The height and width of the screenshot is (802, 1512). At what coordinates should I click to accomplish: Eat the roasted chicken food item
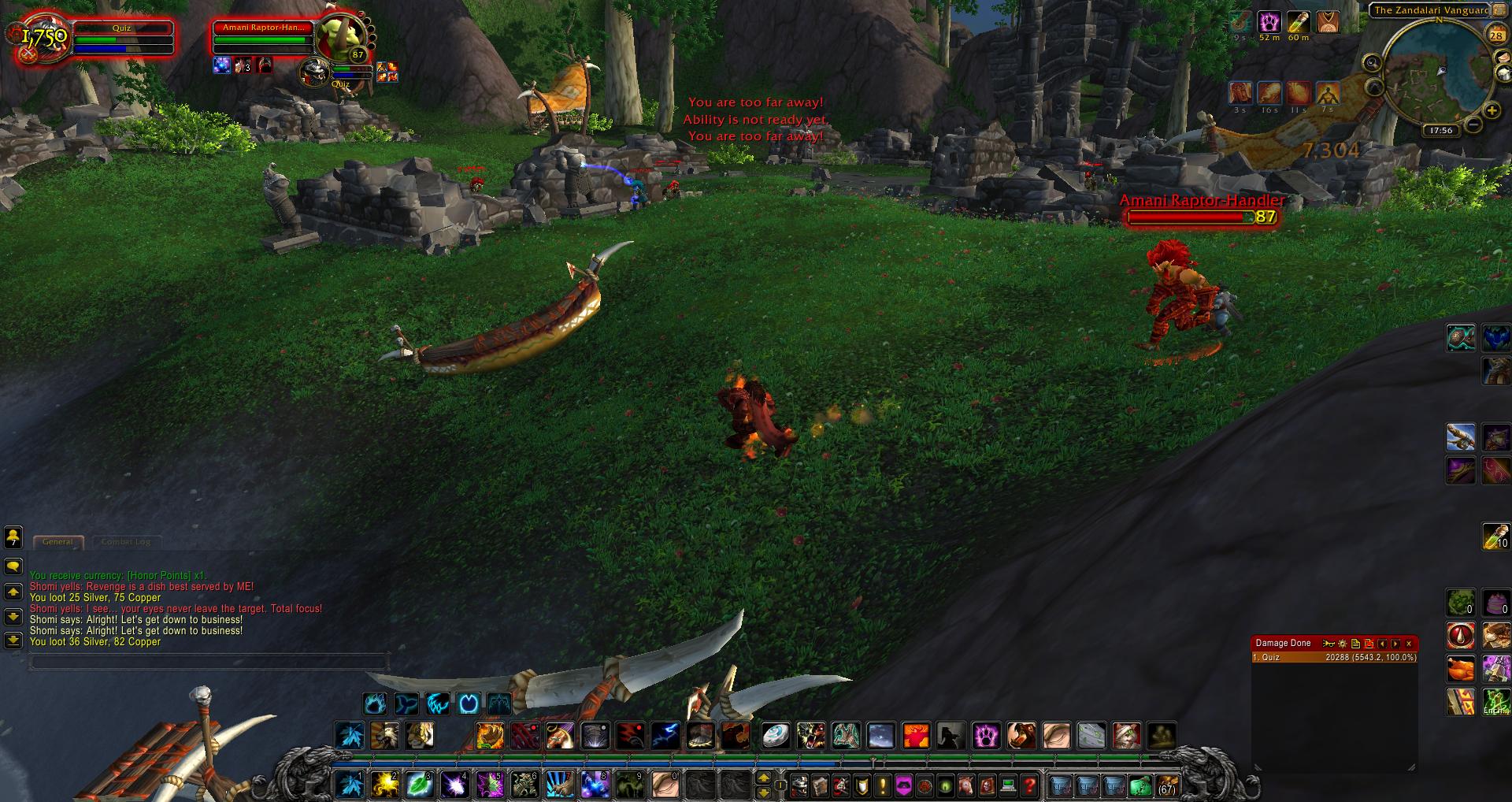tap(1461, 669)
